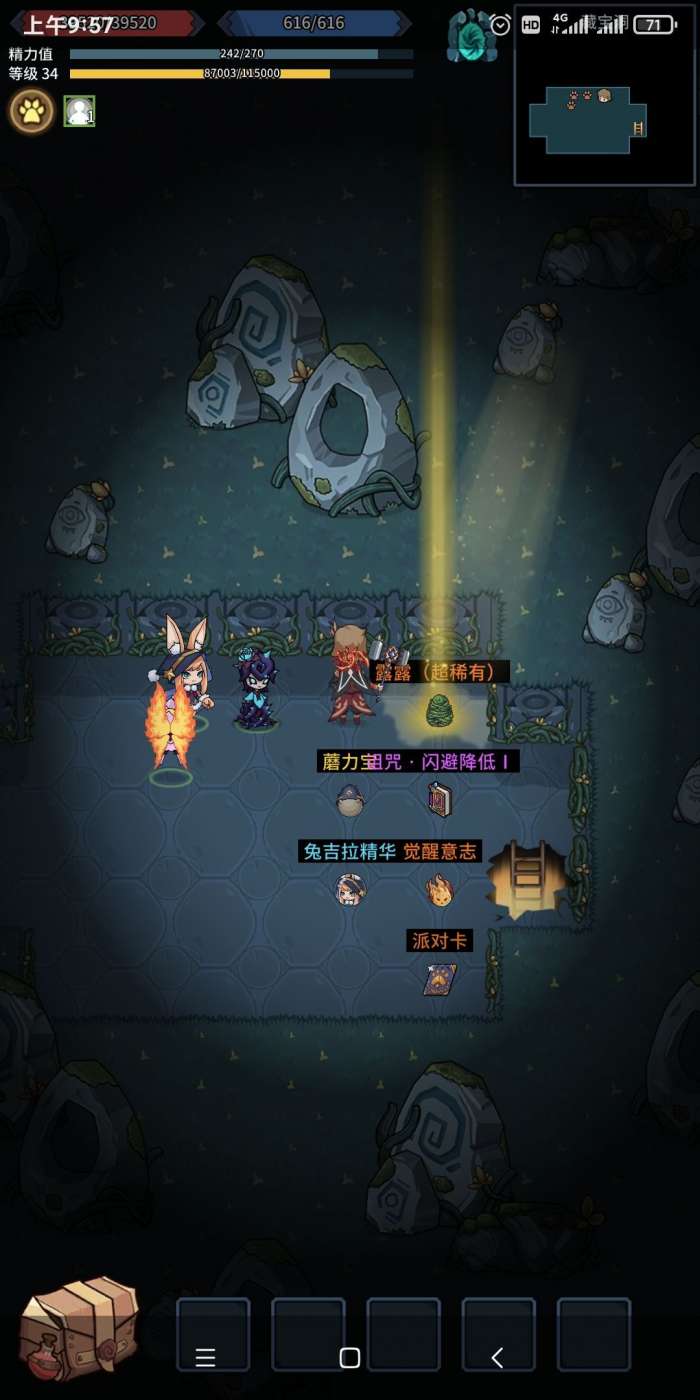Tap the Android home button
Viewport: 700px width, 1400px height.
point(349,1357)
